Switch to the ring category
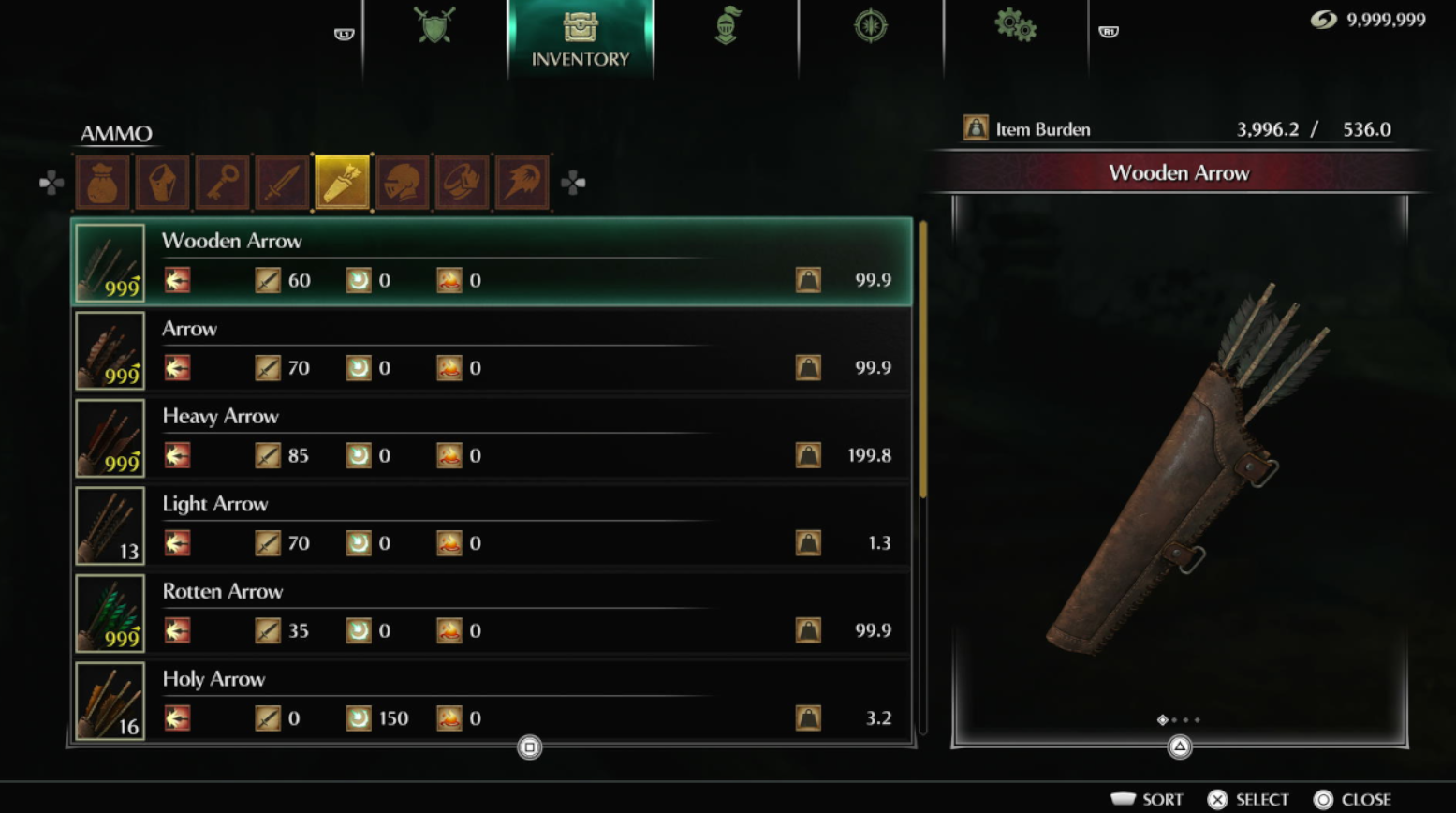The height and width of the screenshot is (813, 1456). coord(462,183)
